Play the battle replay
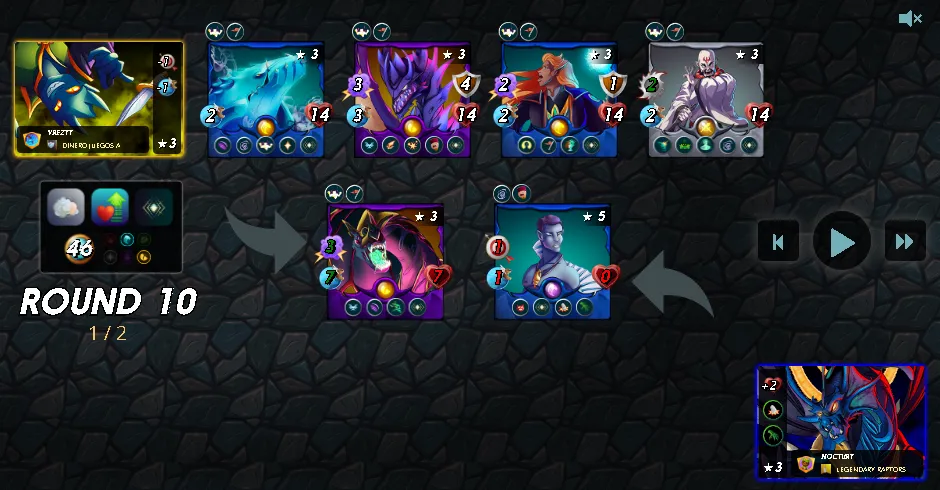The height and width of the screenshot is (490, 940). (x=842, y=241)
